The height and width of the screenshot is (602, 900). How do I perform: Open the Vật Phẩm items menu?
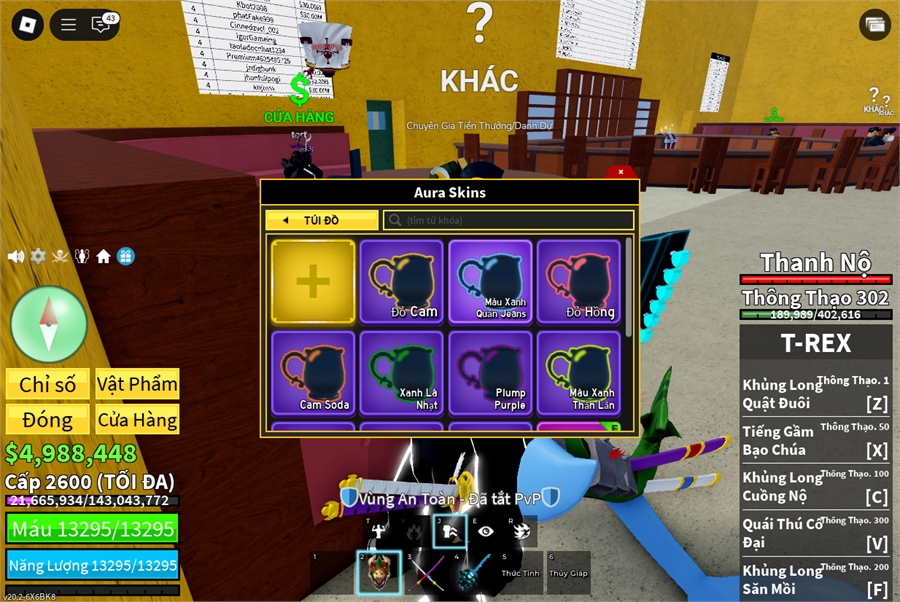tap(137, 384)
